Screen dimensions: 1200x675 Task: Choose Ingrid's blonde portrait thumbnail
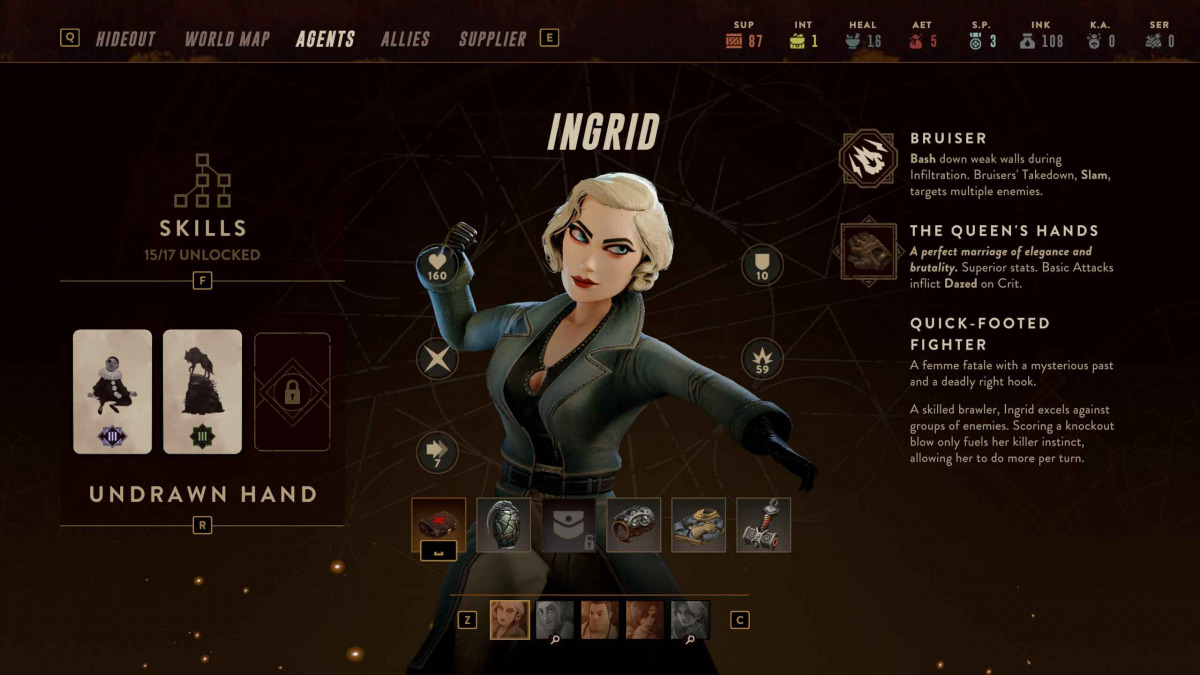point(510,620)
